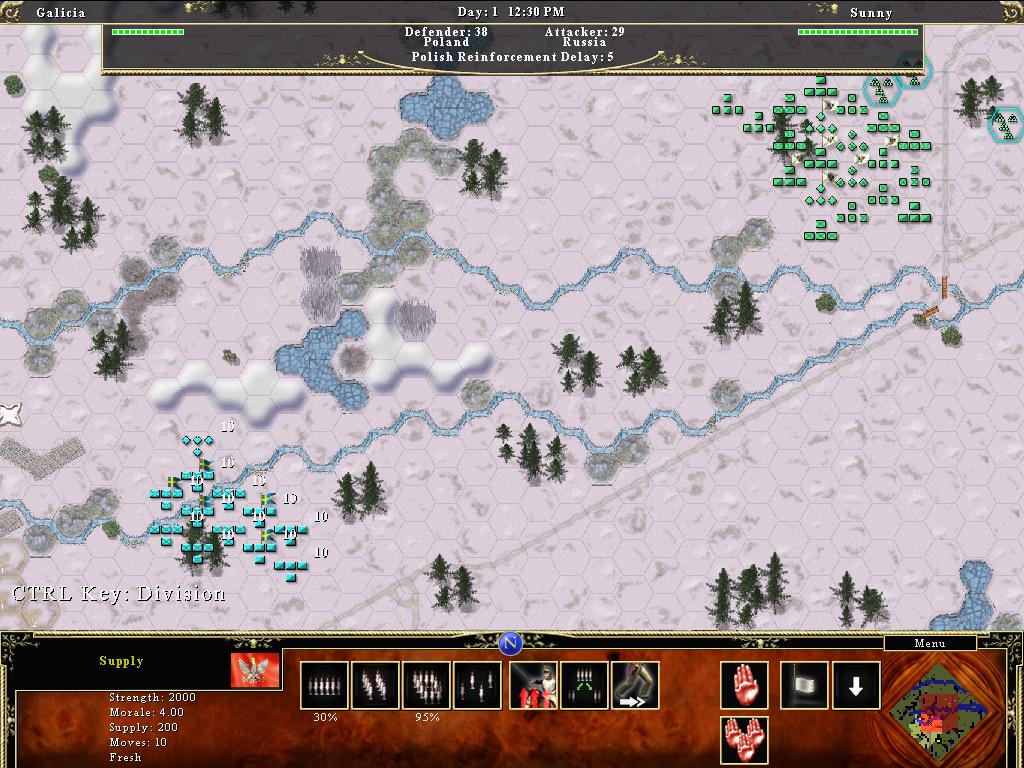Activate the marching legs with arrows icon
The image size is (1024, 768).
pos(635,685)
